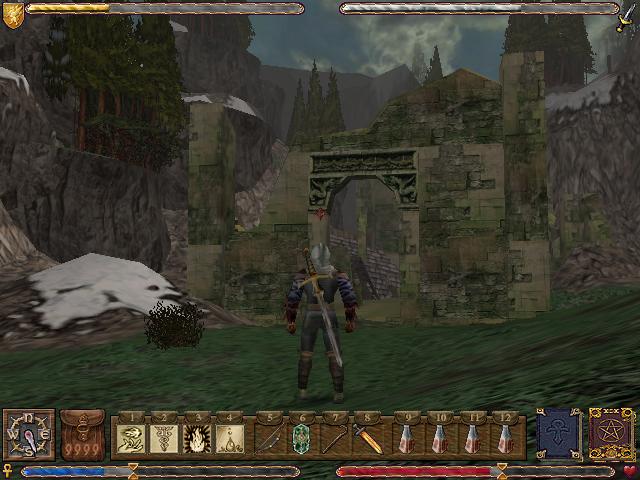Open the blue ankh journal book

(x=558, y=435)
